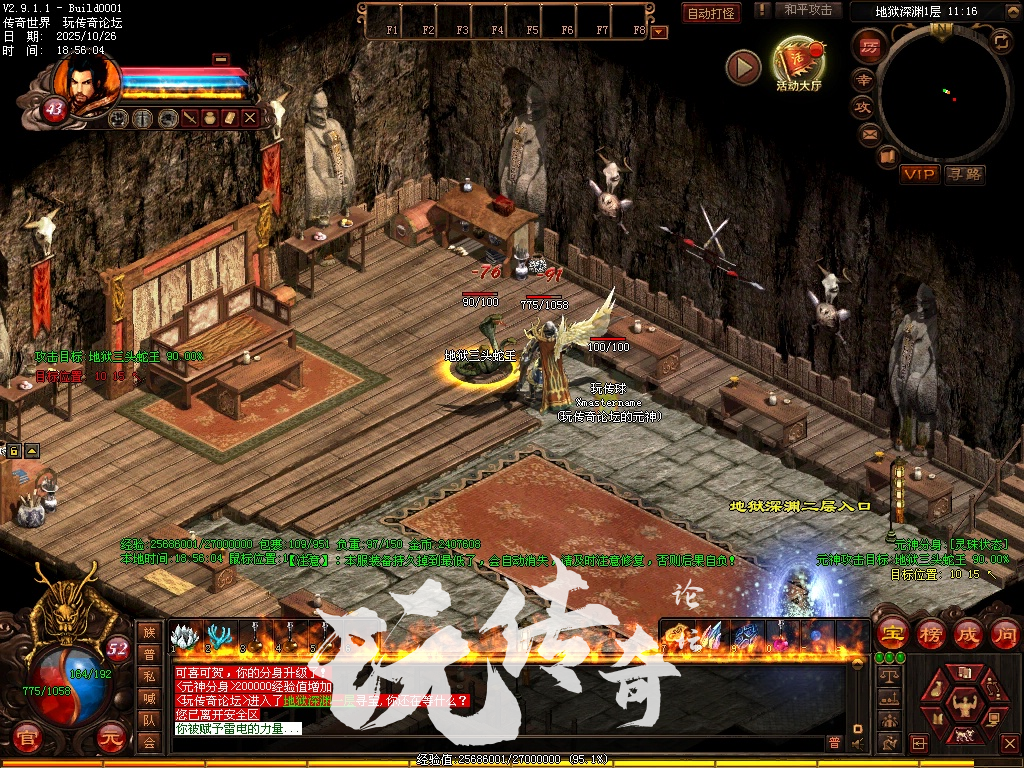Click the round play arrow button
The height and width of the screenshot is (768, 1024).
click(x=743, y=67)
